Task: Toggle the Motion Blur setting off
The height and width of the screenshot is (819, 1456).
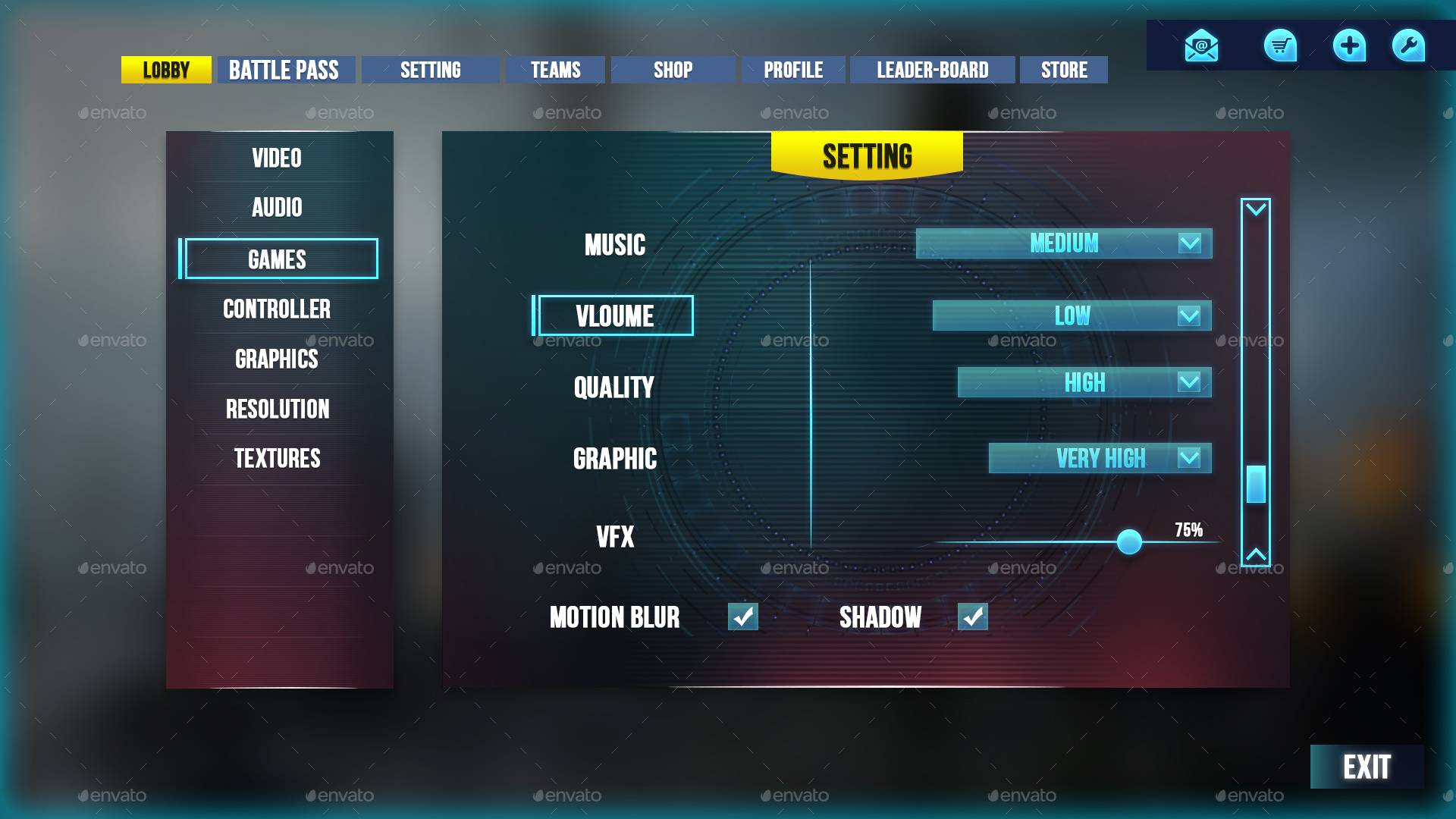Action: pos(743,617)
